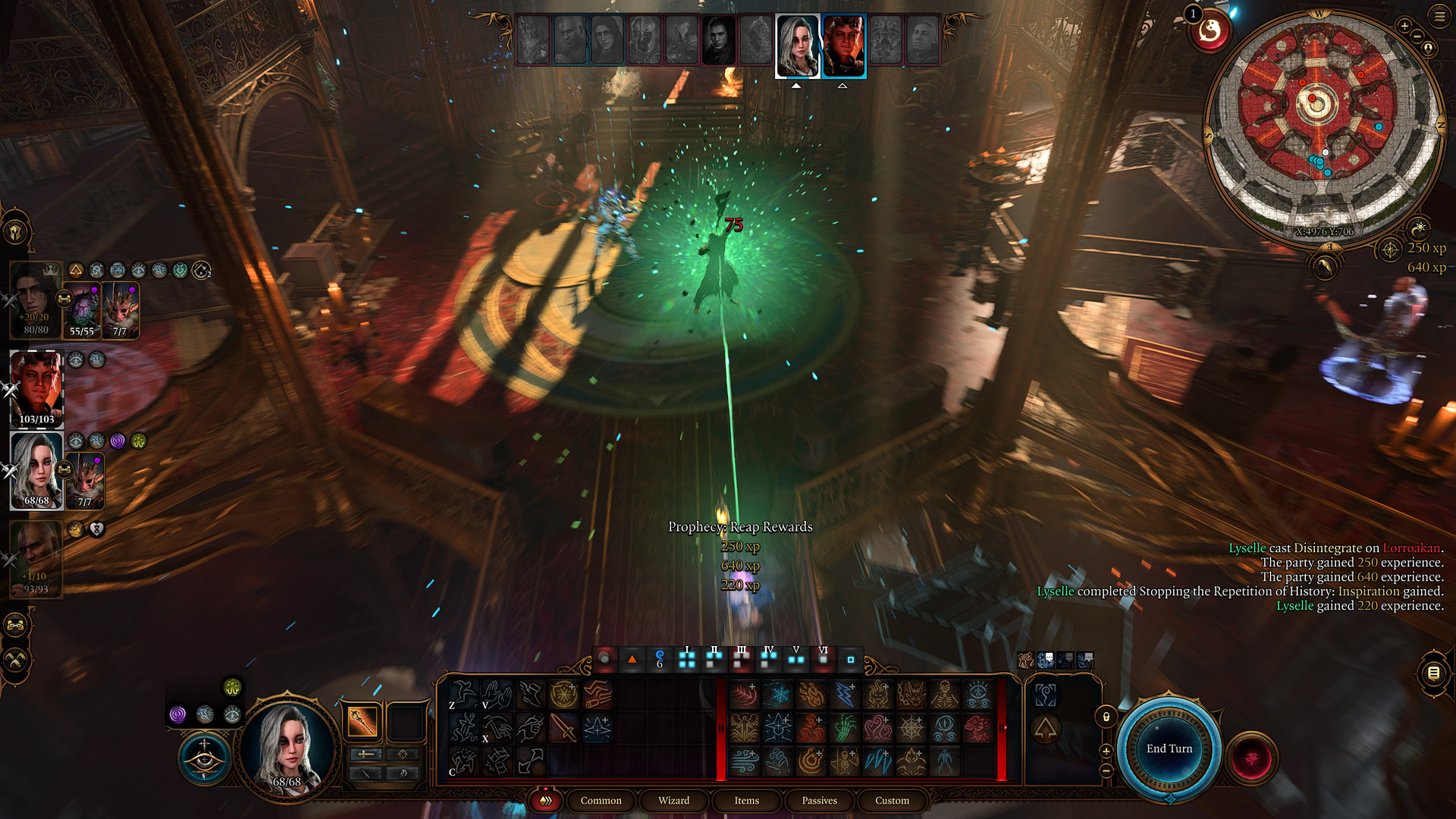Toggle the eye-shaped hide button

[x=204, y=758]
